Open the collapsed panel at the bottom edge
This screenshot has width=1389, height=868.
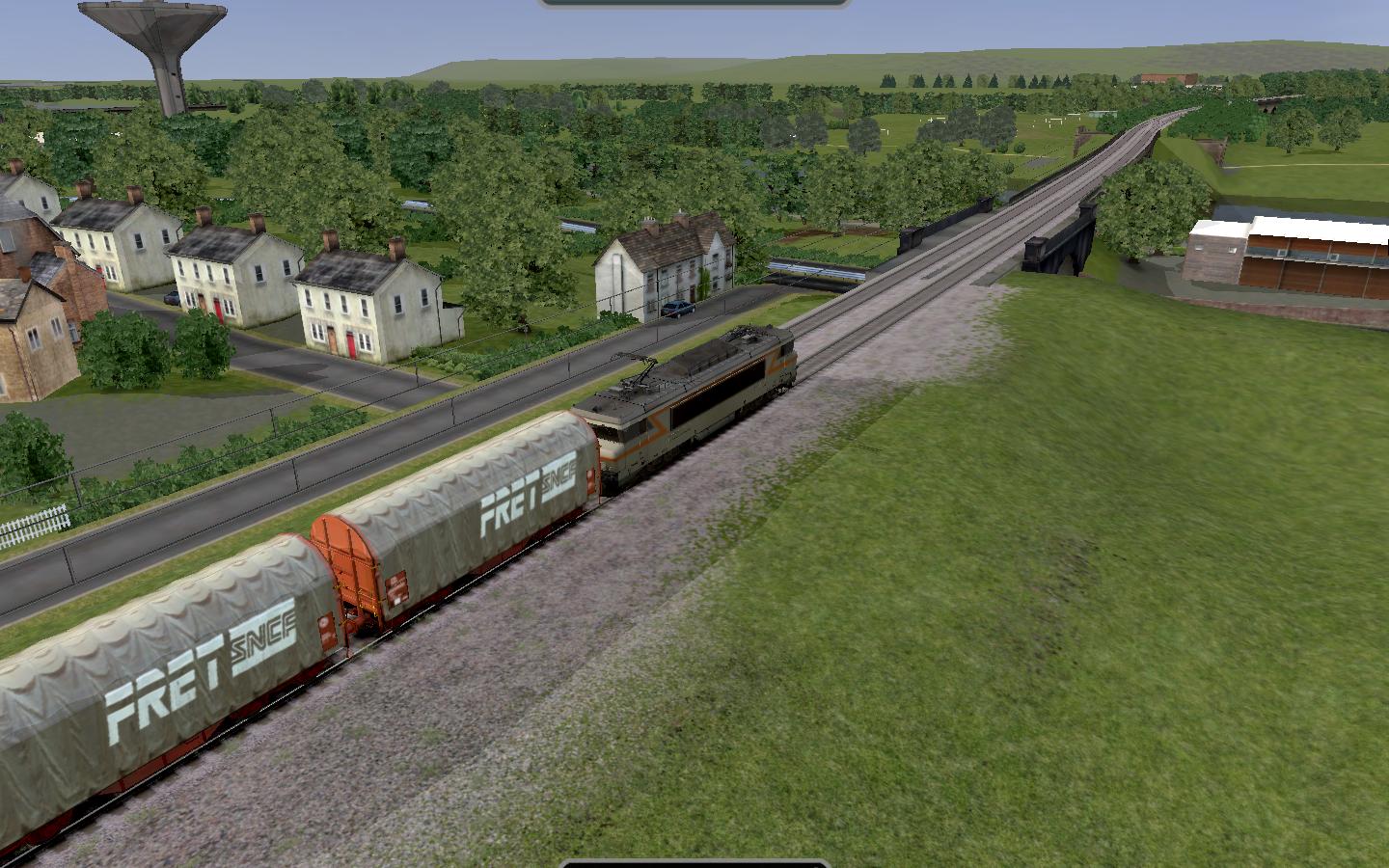(694, 863)
